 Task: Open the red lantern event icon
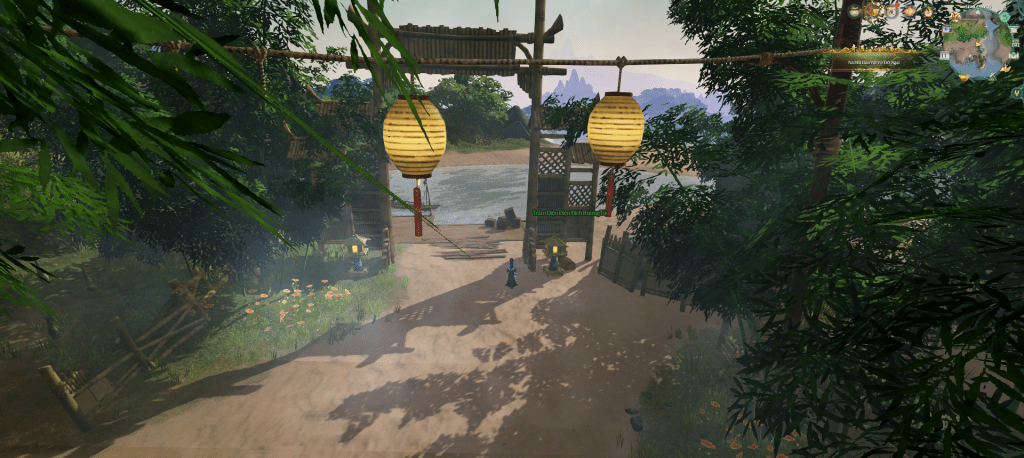[910, 12]
